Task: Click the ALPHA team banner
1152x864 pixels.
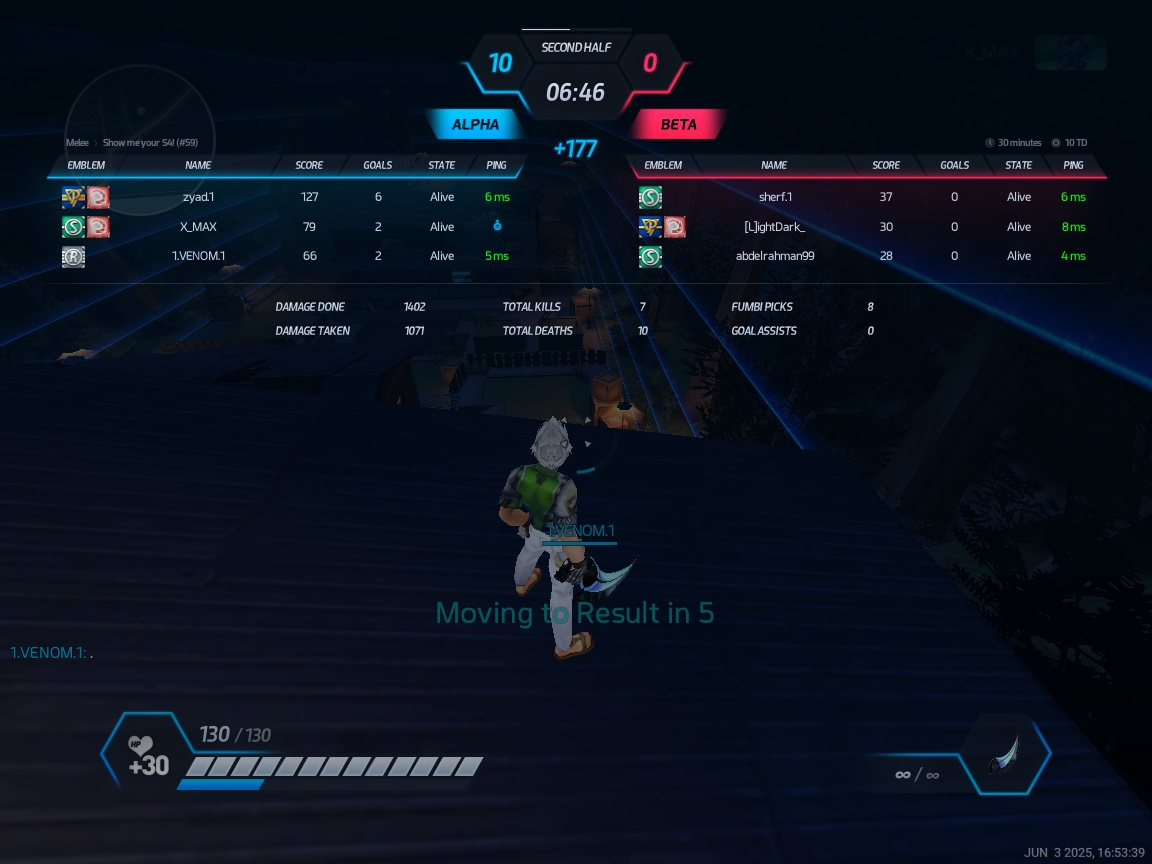Action: coord(476,125)
